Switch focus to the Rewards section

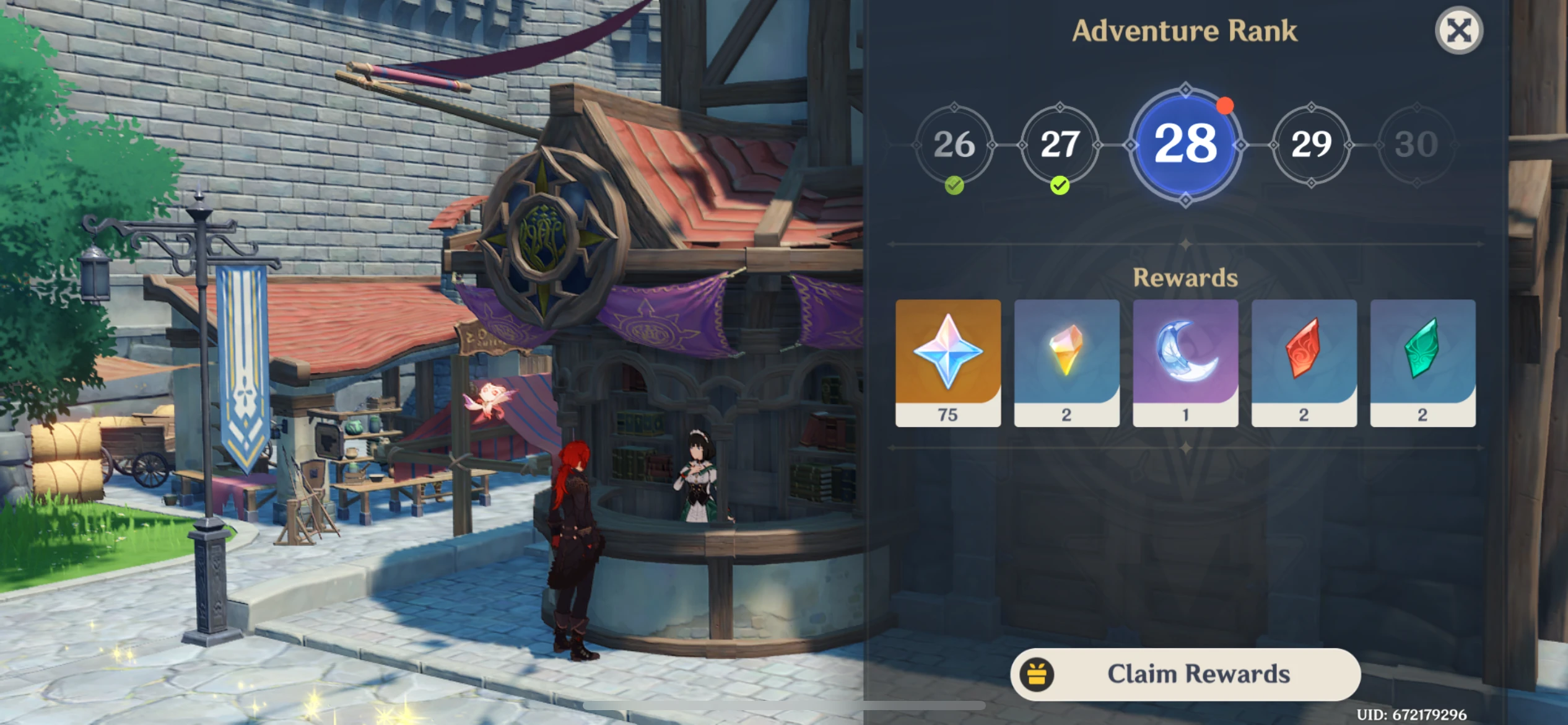pyautogui.click(x=1185, y=278)
